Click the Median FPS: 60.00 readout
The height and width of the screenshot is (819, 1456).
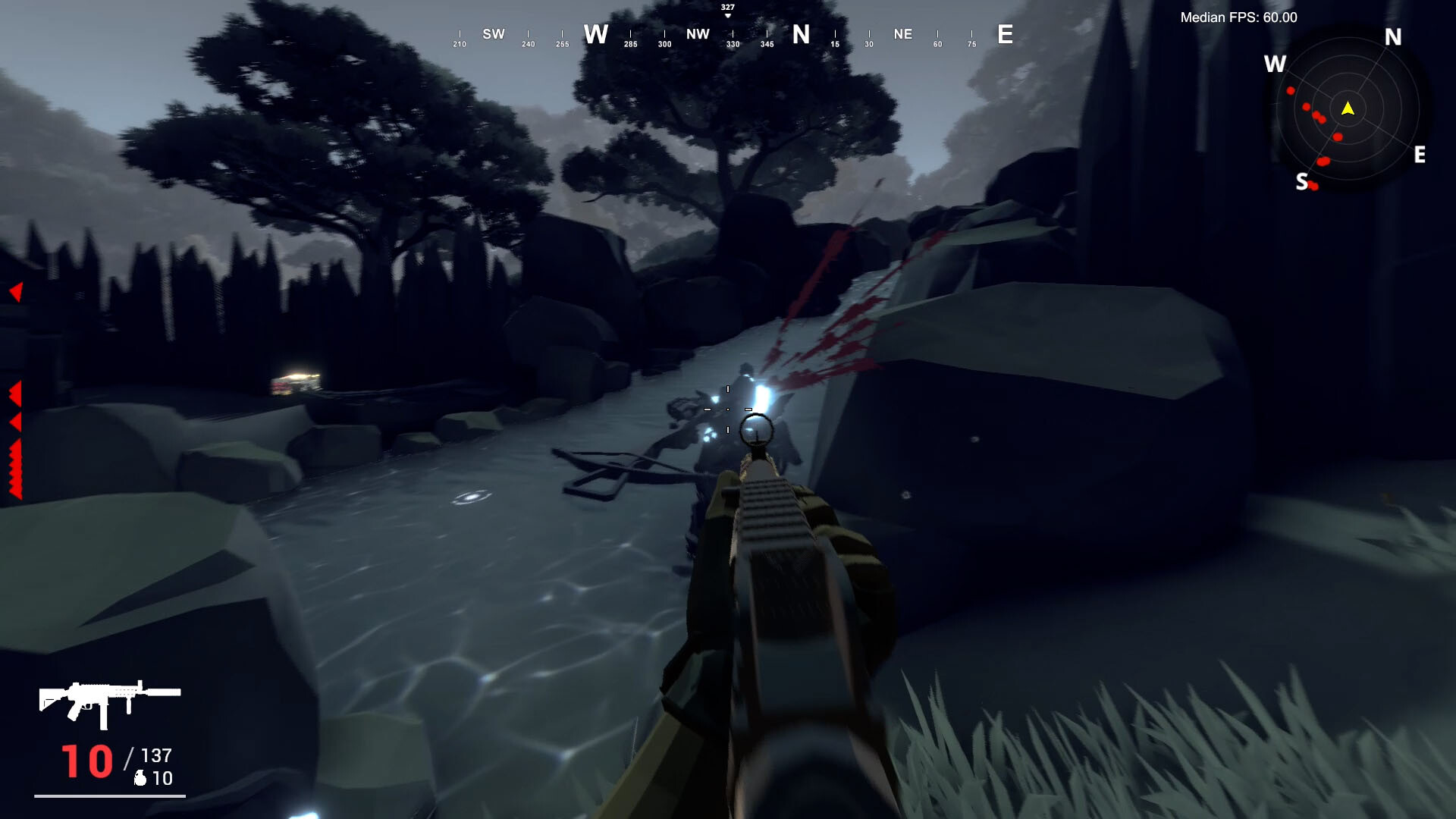(1238, 17)
